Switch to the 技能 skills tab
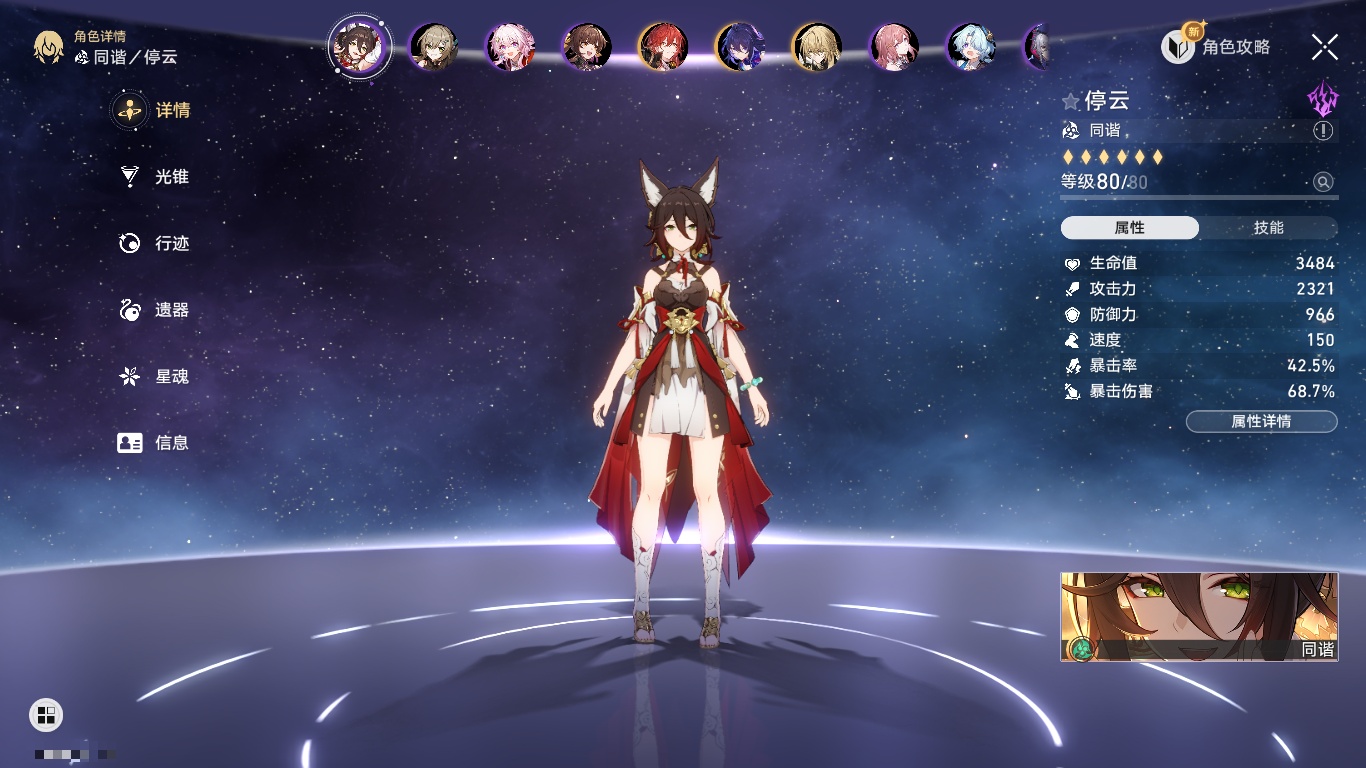Image resolution: width=1366 pixels, height=768 pixels. coord(1268,228)
